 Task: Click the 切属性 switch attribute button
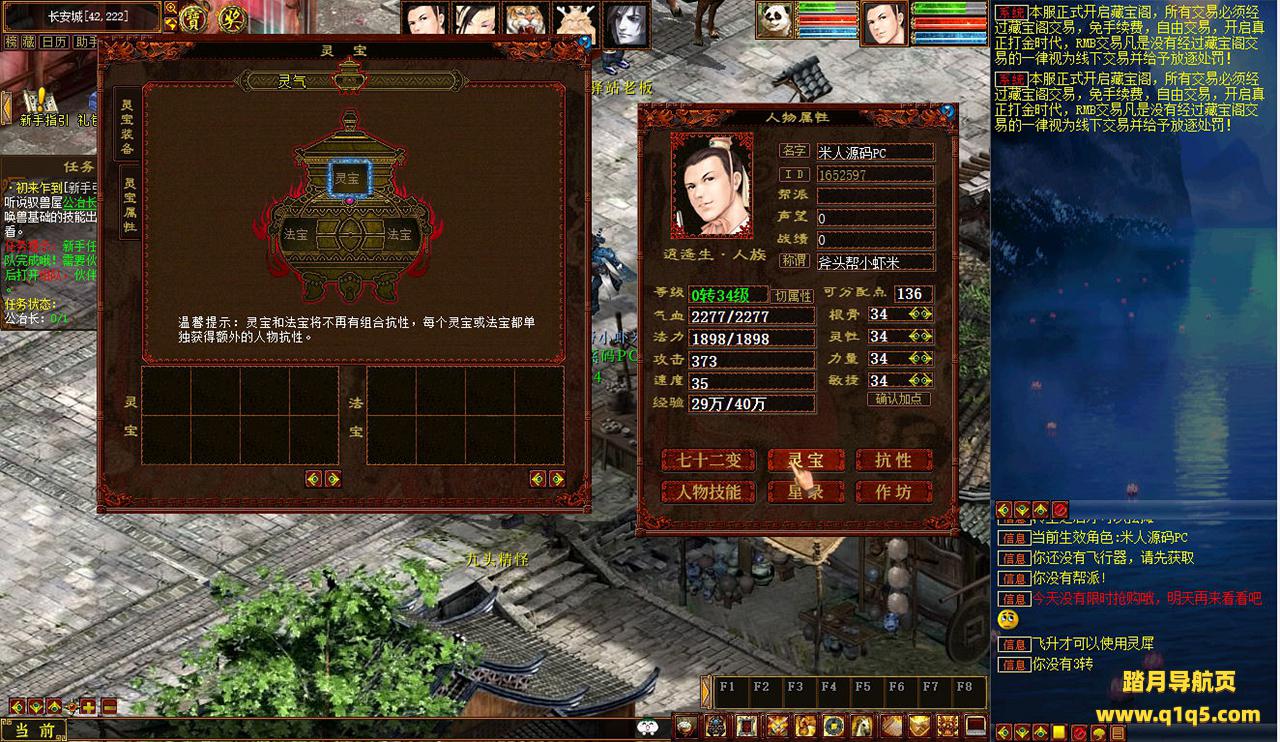(792, 296)
